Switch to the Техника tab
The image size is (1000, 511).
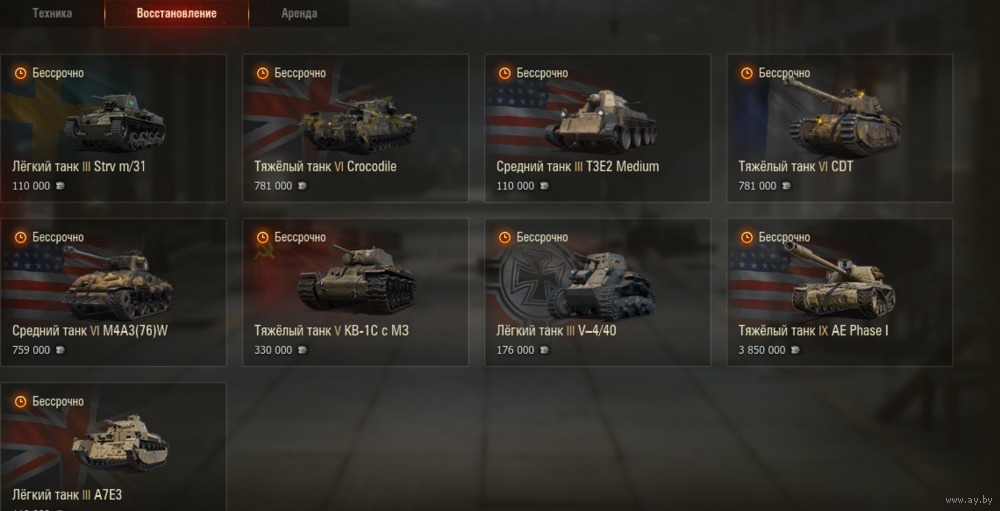[52, 14]
